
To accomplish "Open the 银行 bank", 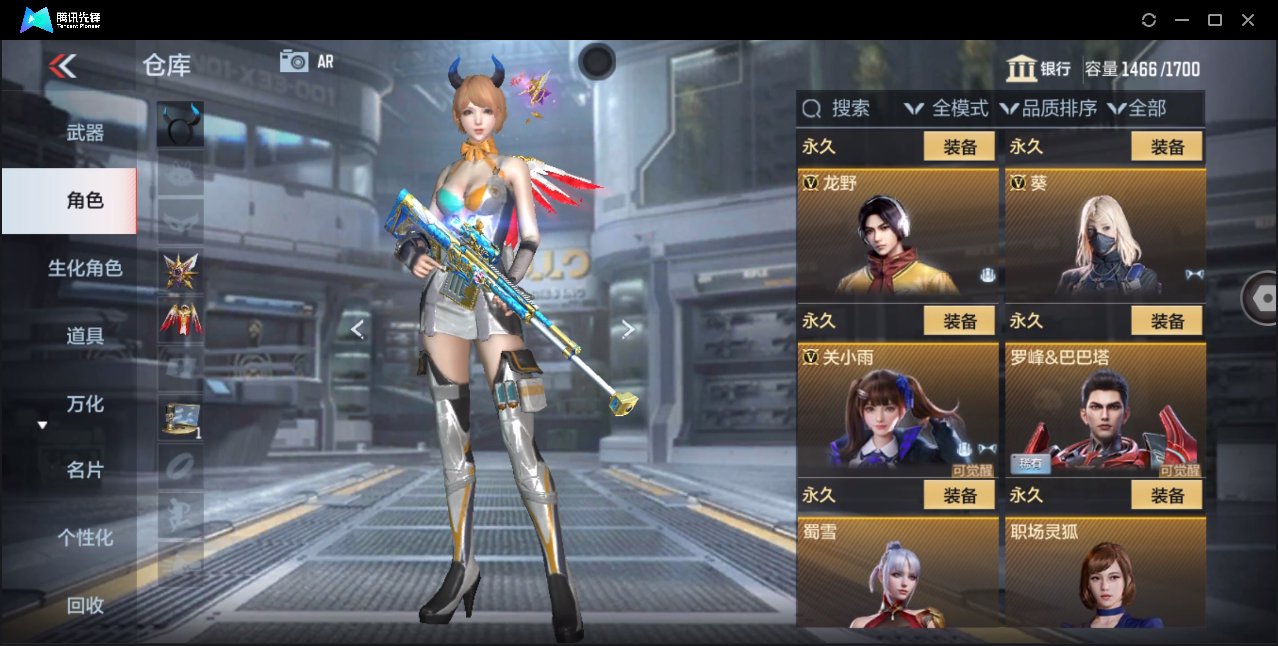I will tap(1039, 69).
